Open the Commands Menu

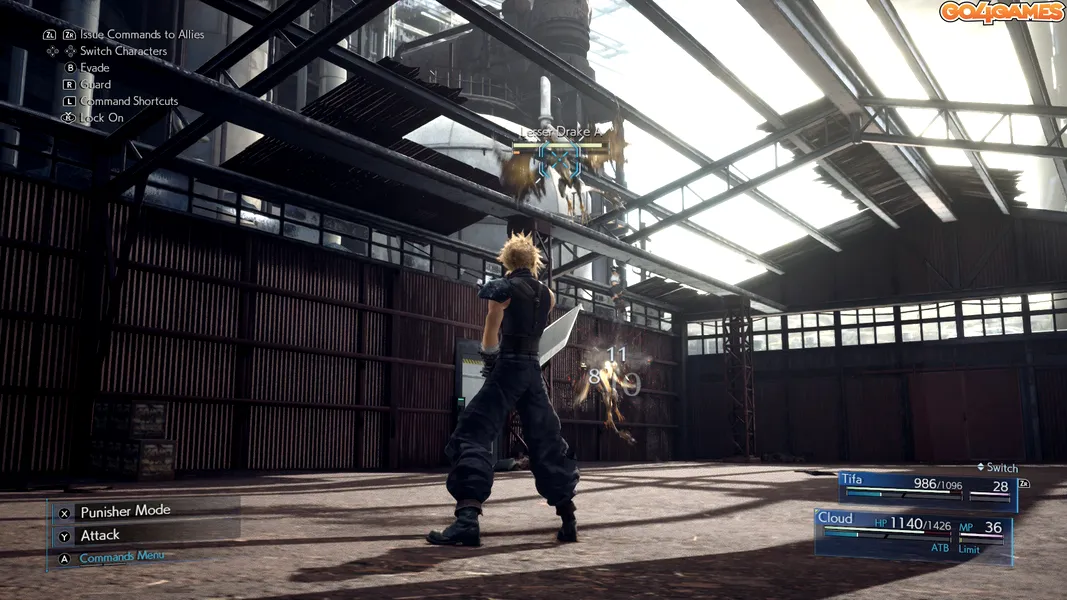[121, 558]
